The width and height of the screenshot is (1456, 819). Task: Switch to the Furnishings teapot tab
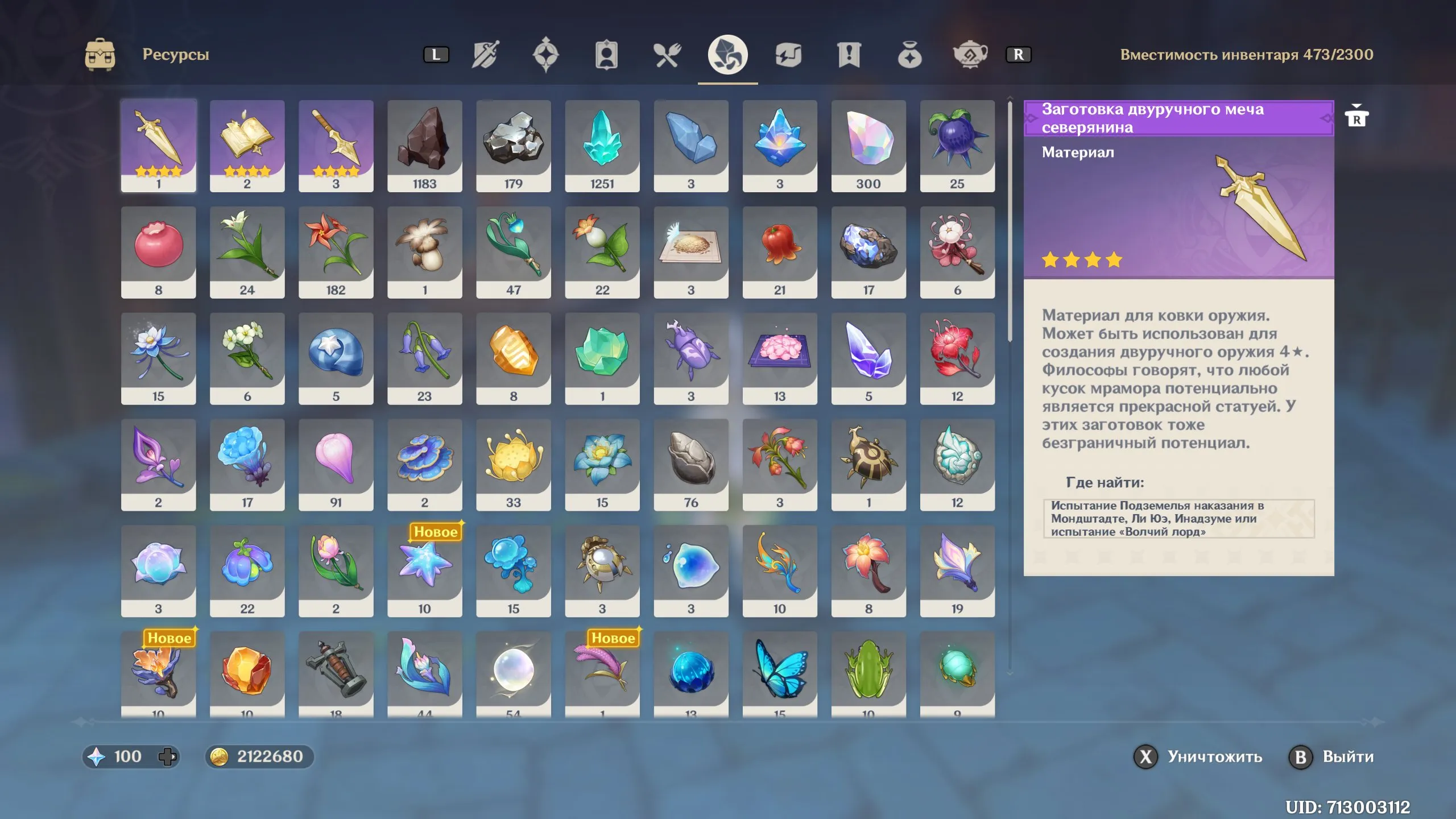[x=970, y=55]
